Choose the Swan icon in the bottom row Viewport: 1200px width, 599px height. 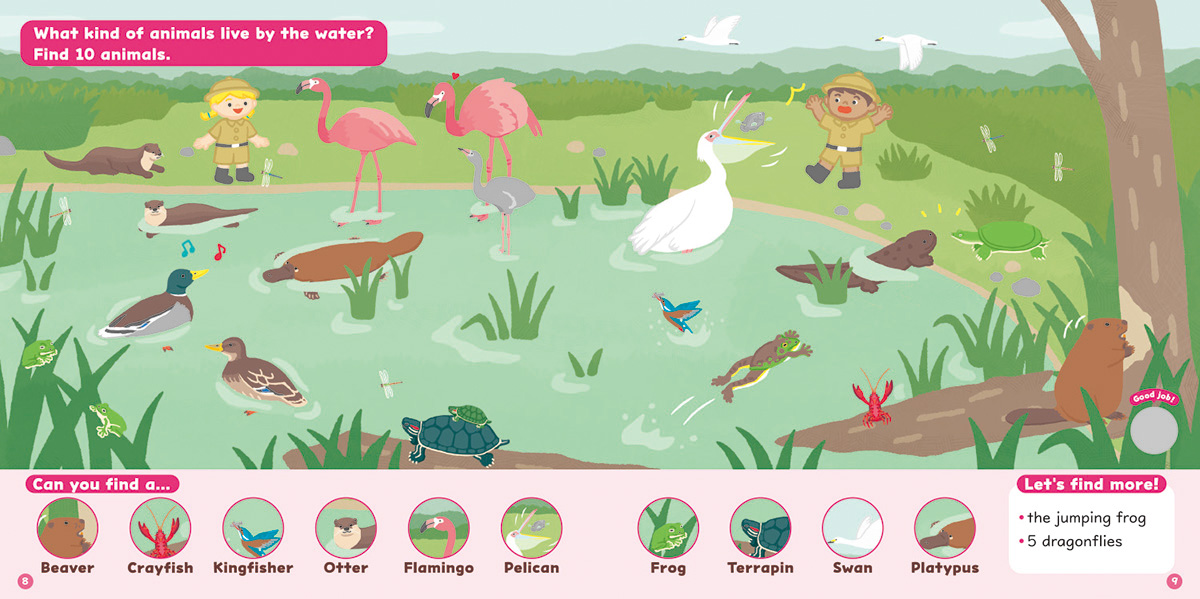click(x=853, y=528)
